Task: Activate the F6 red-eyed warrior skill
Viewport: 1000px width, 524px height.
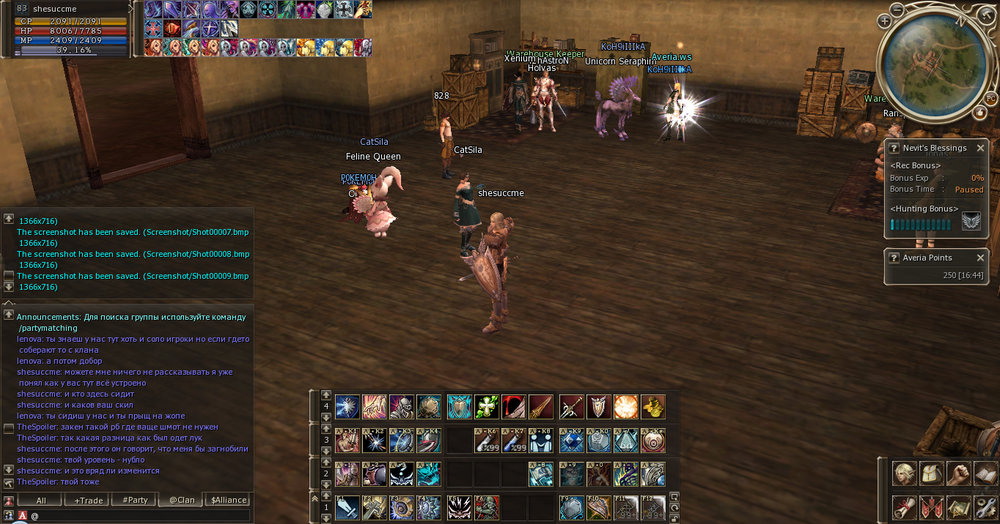Action: click(x=487, y=508)
